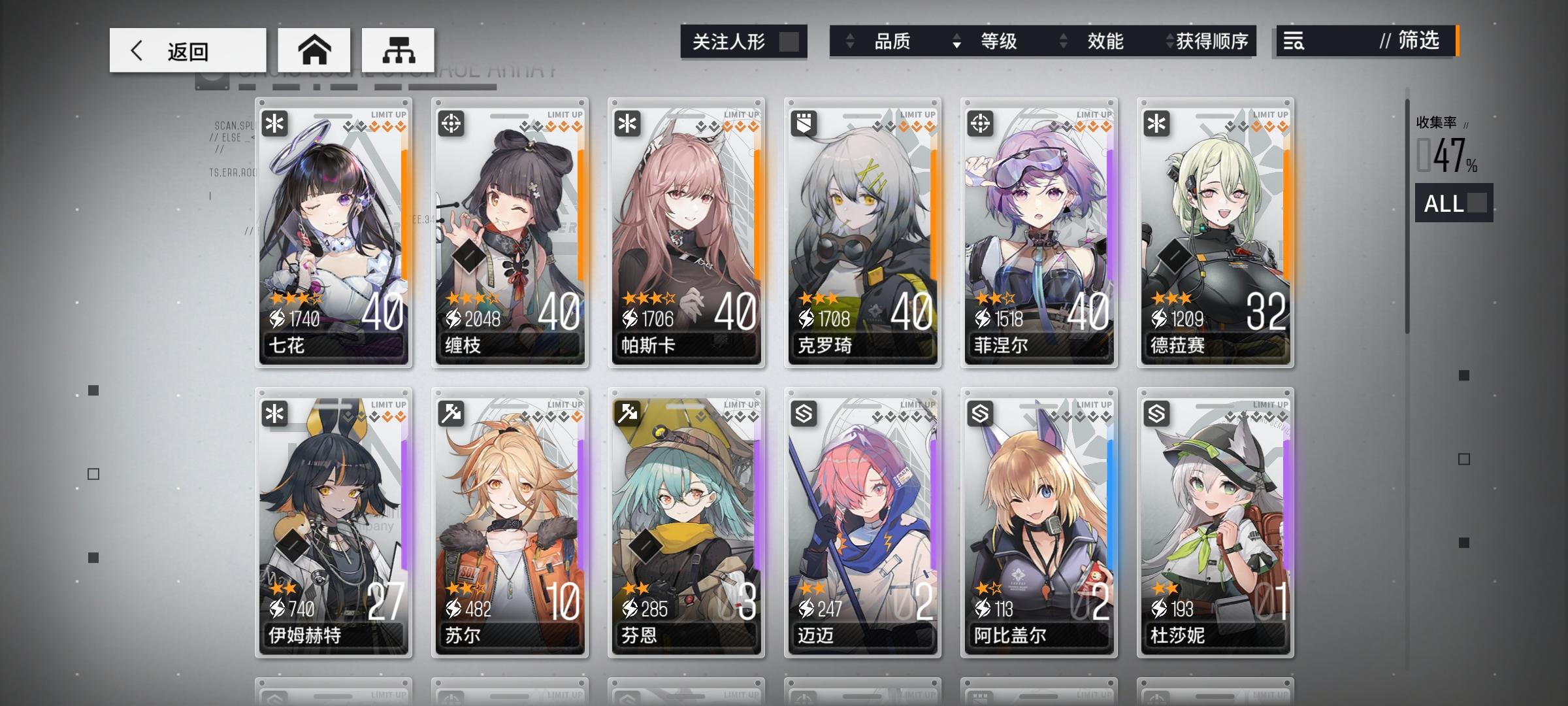
Task: Click the hammer class icon on 苏尔's card
Action: click(451, 413)
